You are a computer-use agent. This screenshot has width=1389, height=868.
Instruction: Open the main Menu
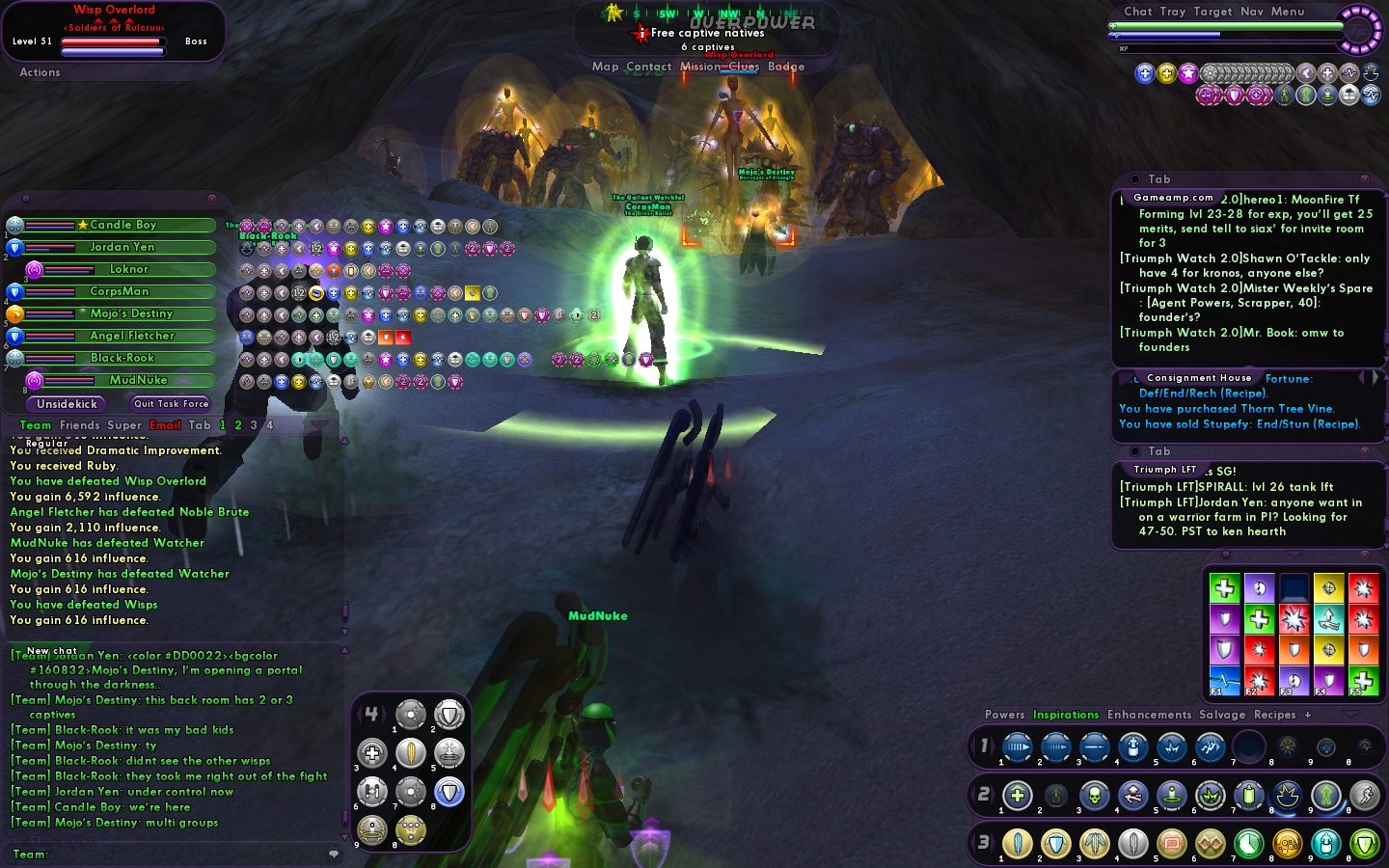[x=1288, y=12]
